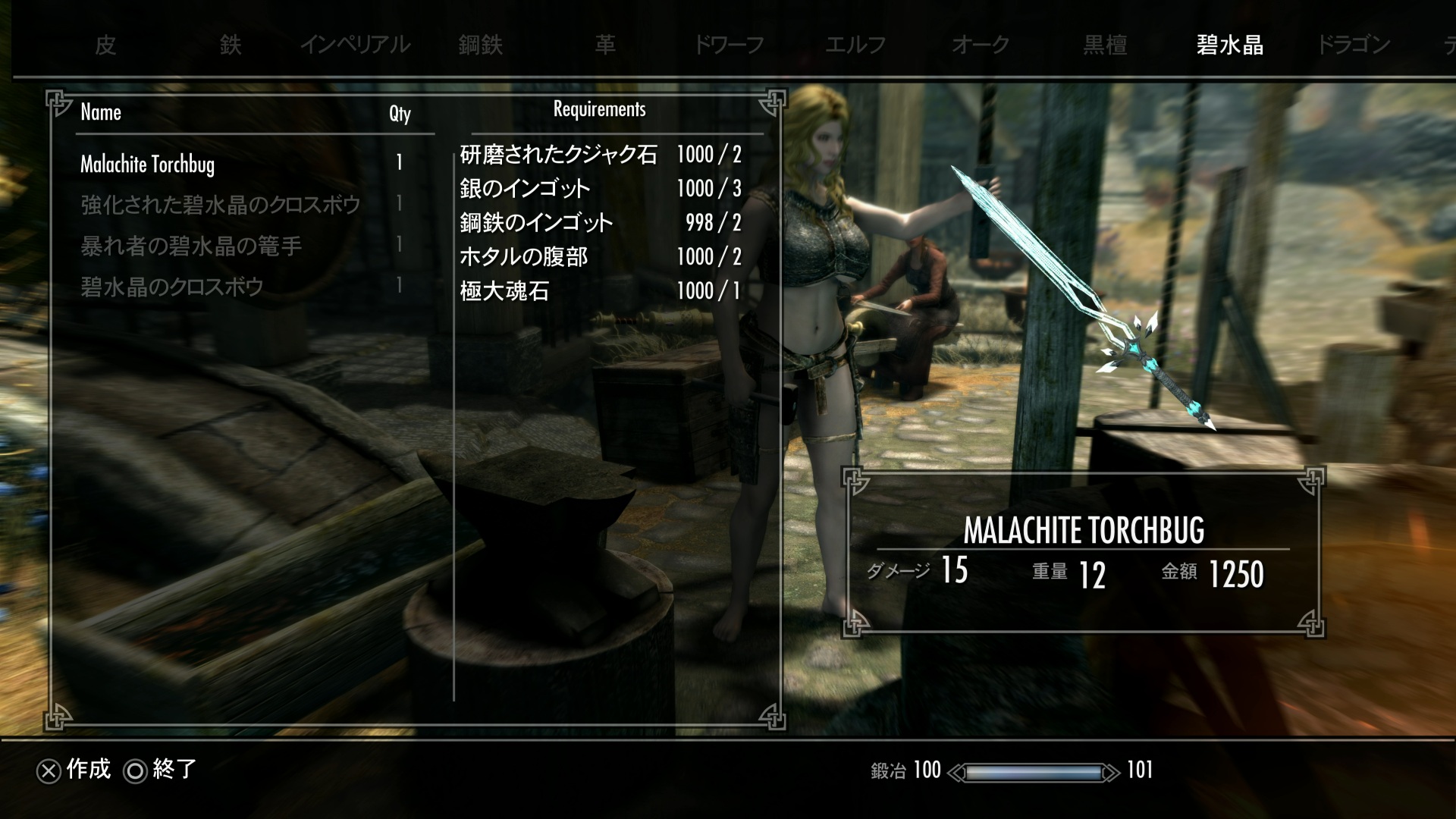Open the 鉄 crafting category
The width and height of the screenshot is (1456, 819).
click(x=231, y=45)
